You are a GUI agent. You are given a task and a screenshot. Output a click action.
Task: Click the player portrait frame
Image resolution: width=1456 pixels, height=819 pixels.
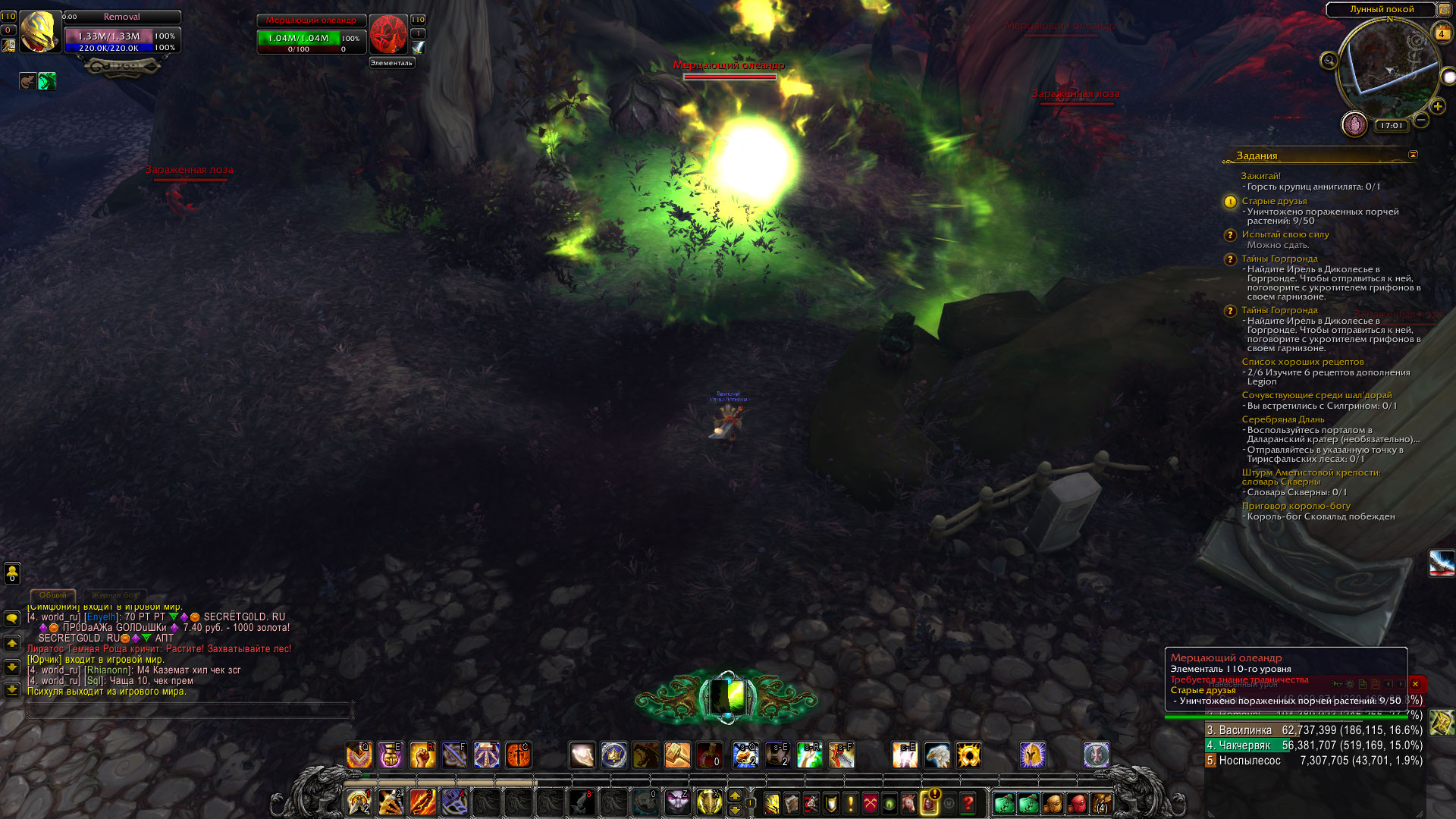39,32
